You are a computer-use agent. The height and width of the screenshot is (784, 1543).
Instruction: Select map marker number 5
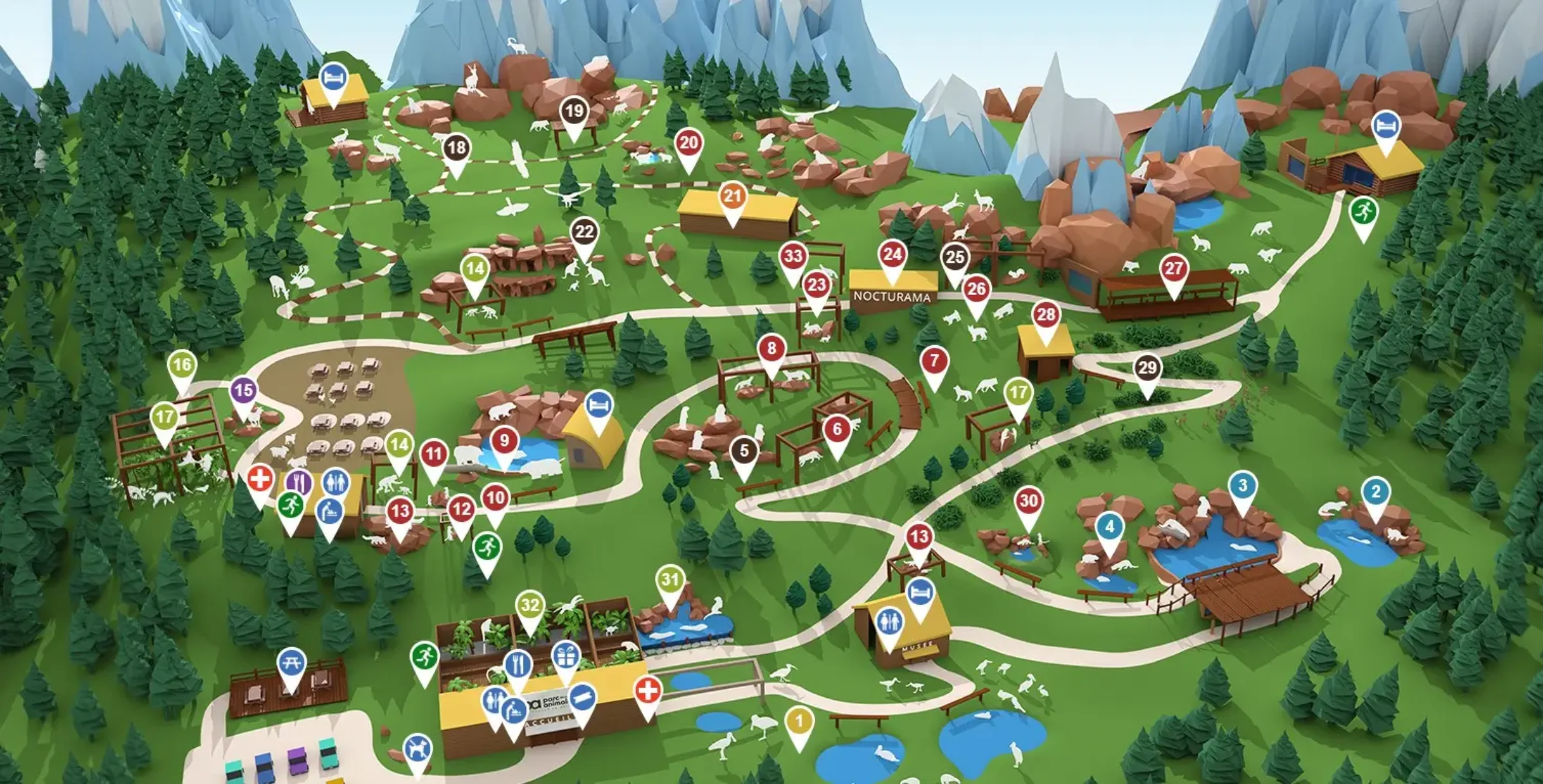[x=744, y=451]
